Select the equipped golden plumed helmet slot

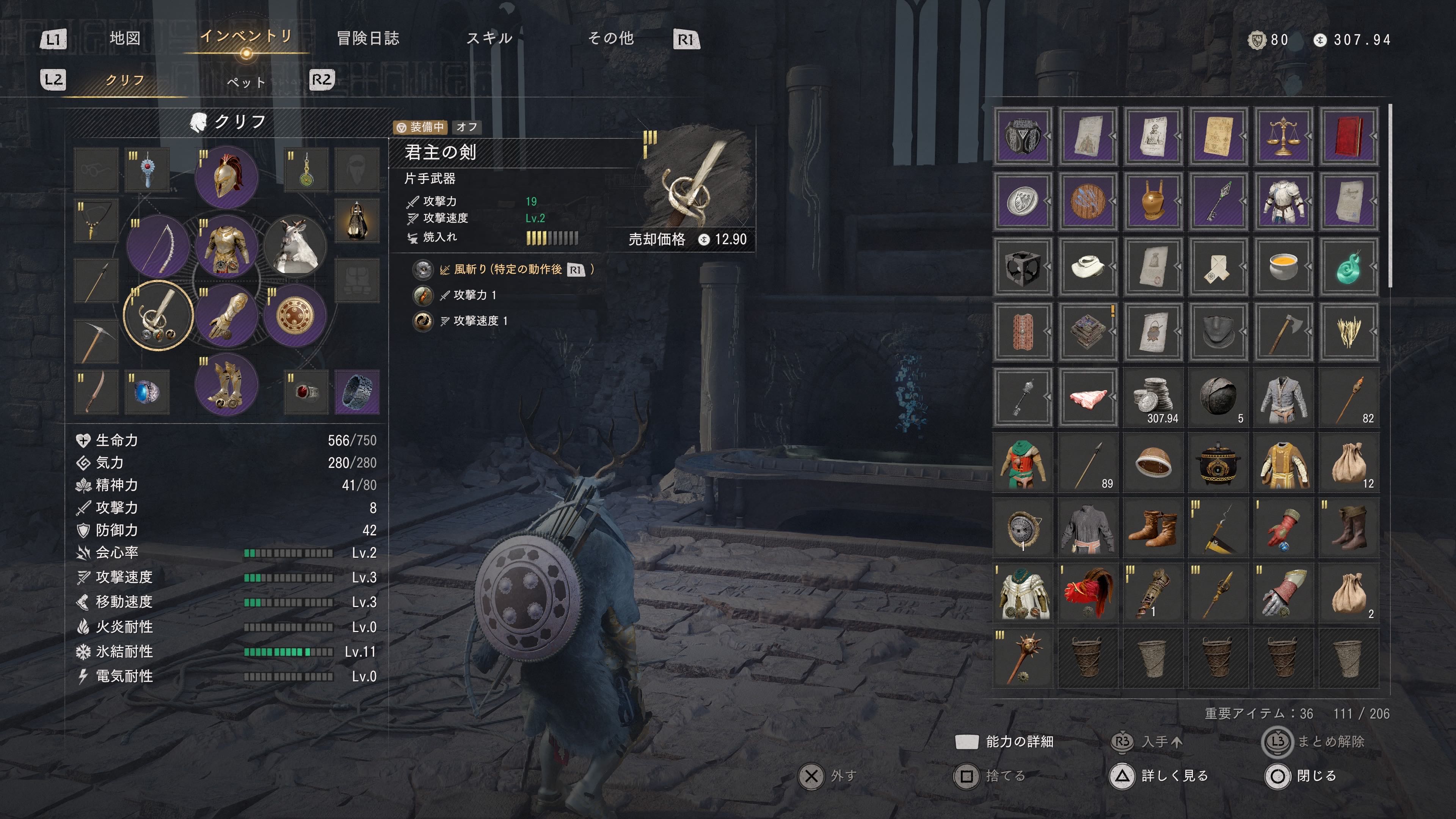(x=227, y=177)
